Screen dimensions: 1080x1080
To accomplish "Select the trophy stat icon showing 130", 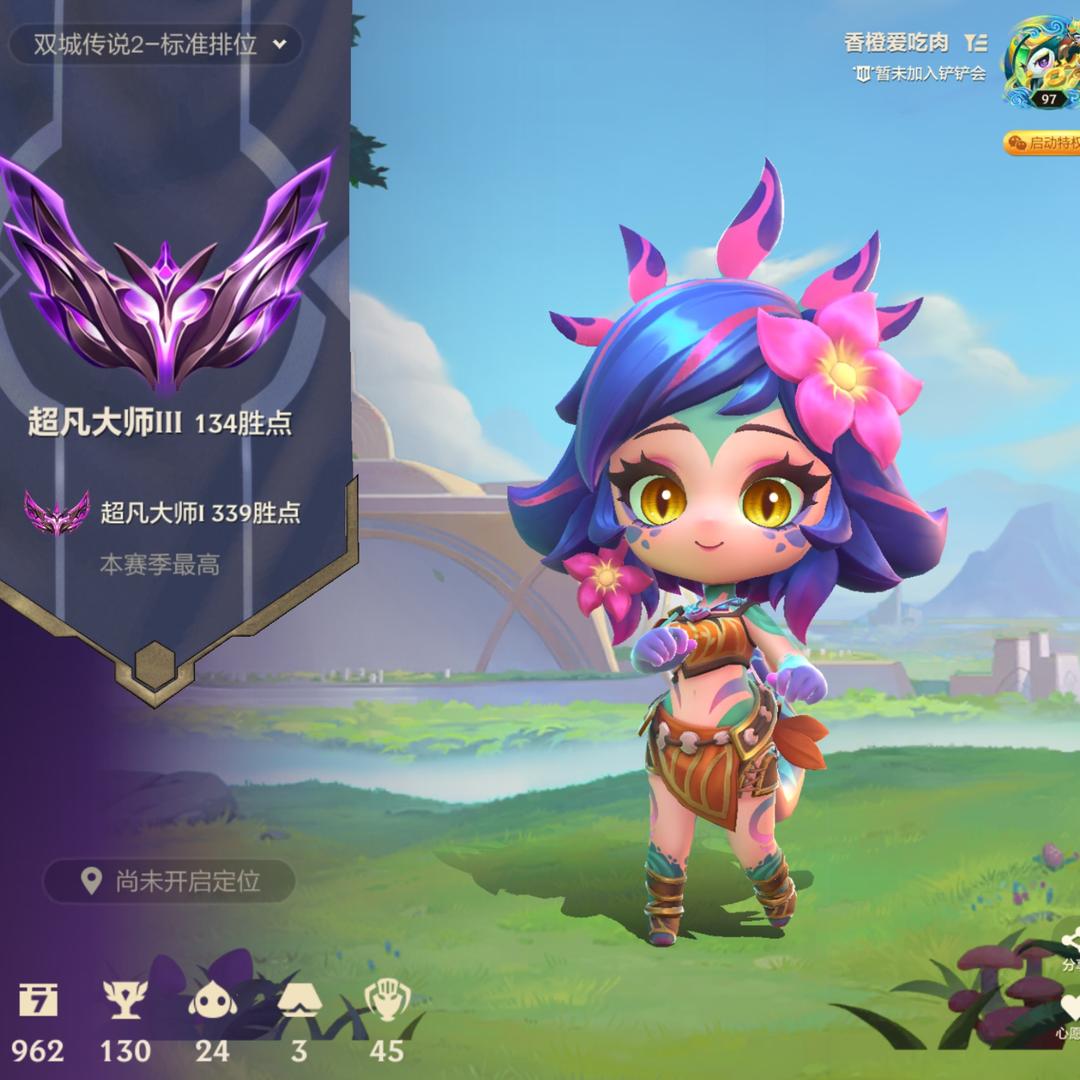I will (x=125, y=998).
